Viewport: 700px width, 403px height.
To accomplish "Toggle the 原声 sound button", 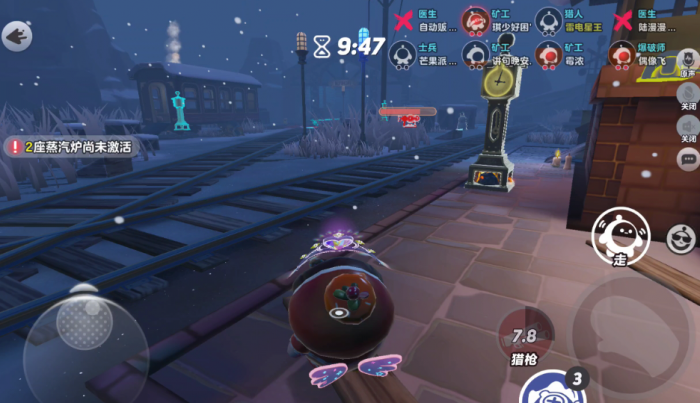I will 688,66.
